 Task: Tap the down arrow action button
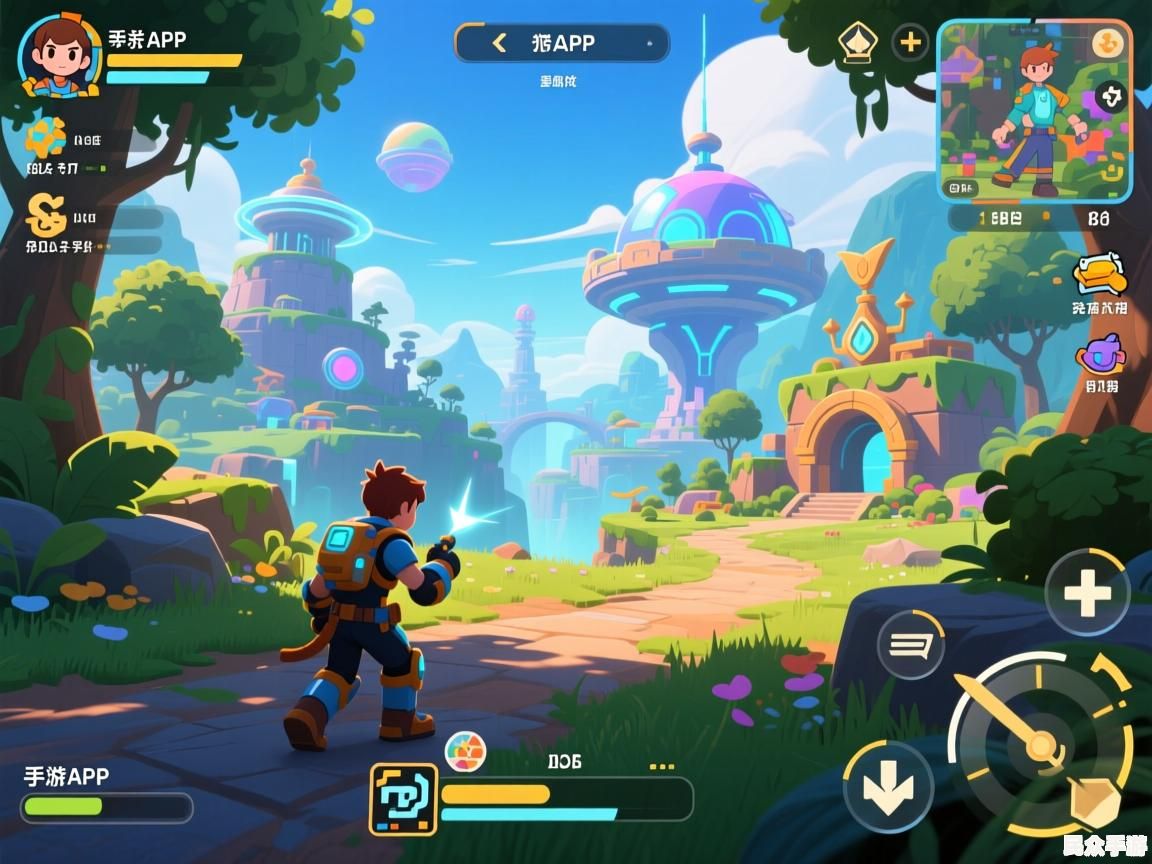(x=887, y=787)
